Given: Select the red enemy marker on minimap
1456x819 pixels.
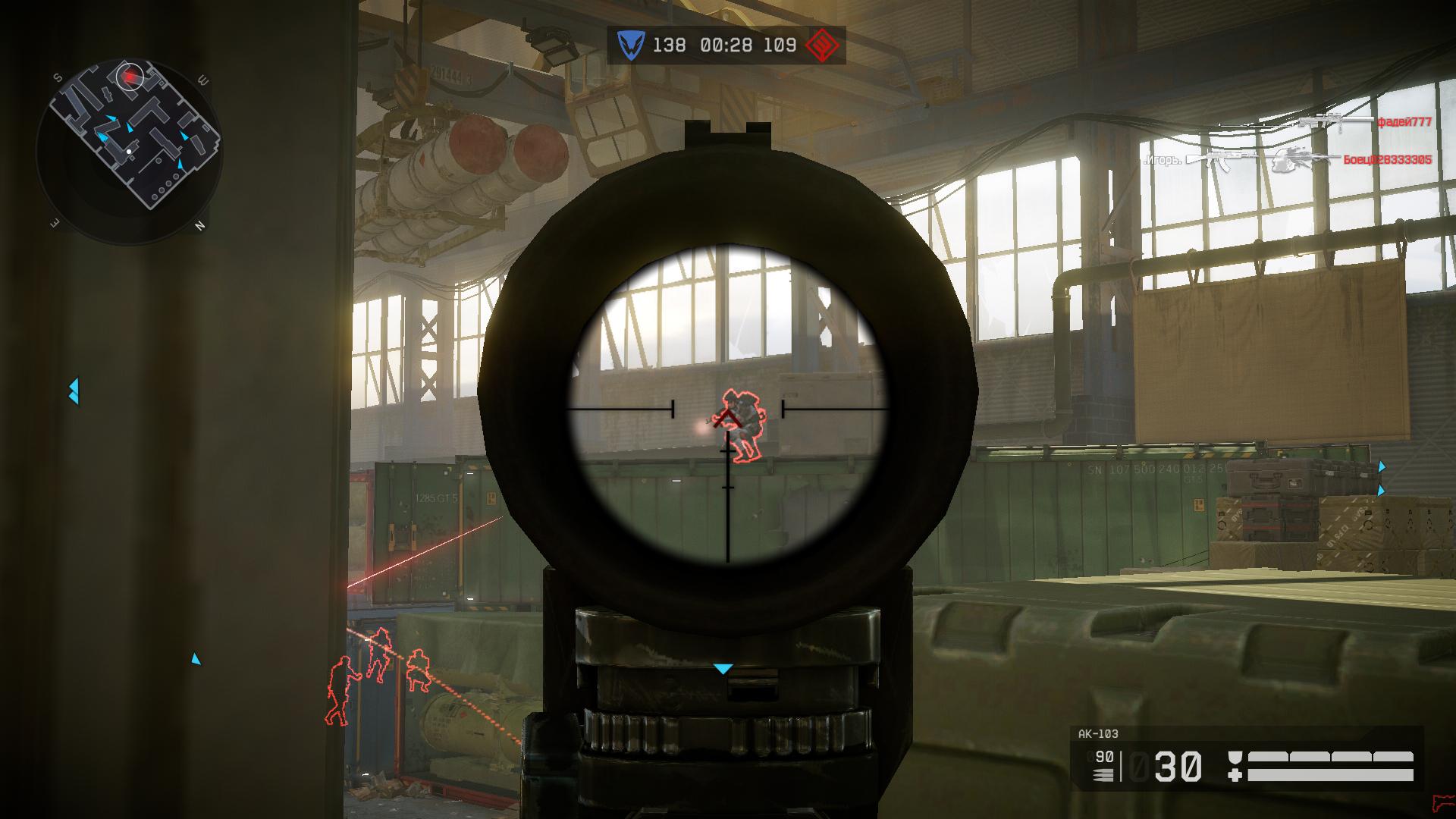Looking at the screenshot, I should click(131, 76).
